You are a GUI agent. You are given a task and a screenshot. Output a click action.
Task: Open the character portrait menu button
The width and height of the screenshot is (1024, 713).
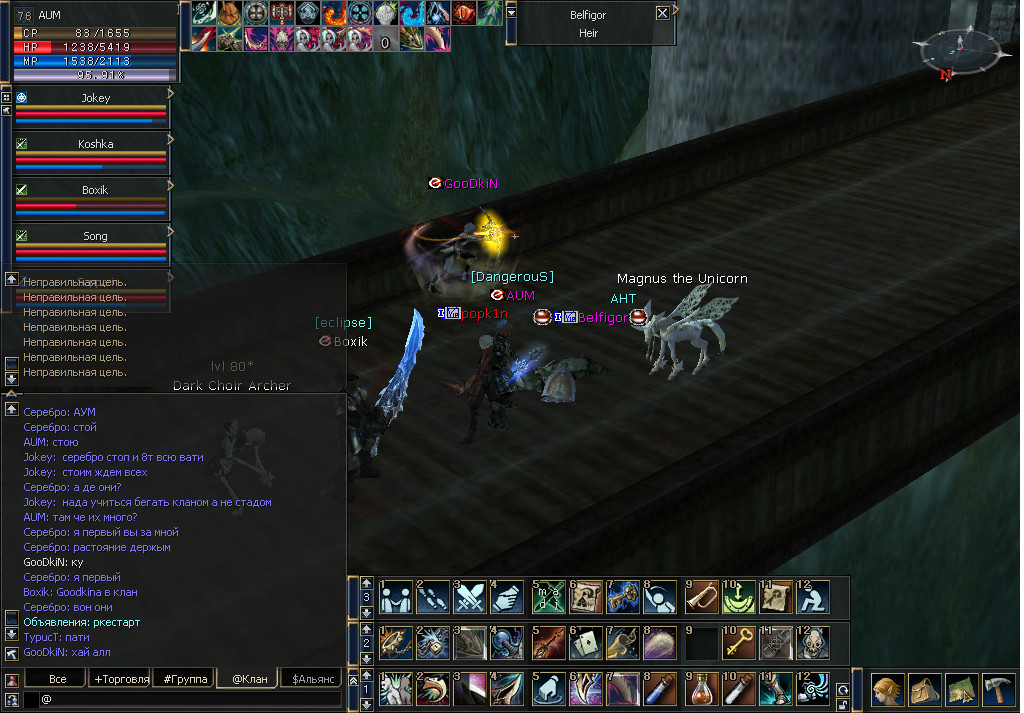pyautogui.click(x=887, y=690)
